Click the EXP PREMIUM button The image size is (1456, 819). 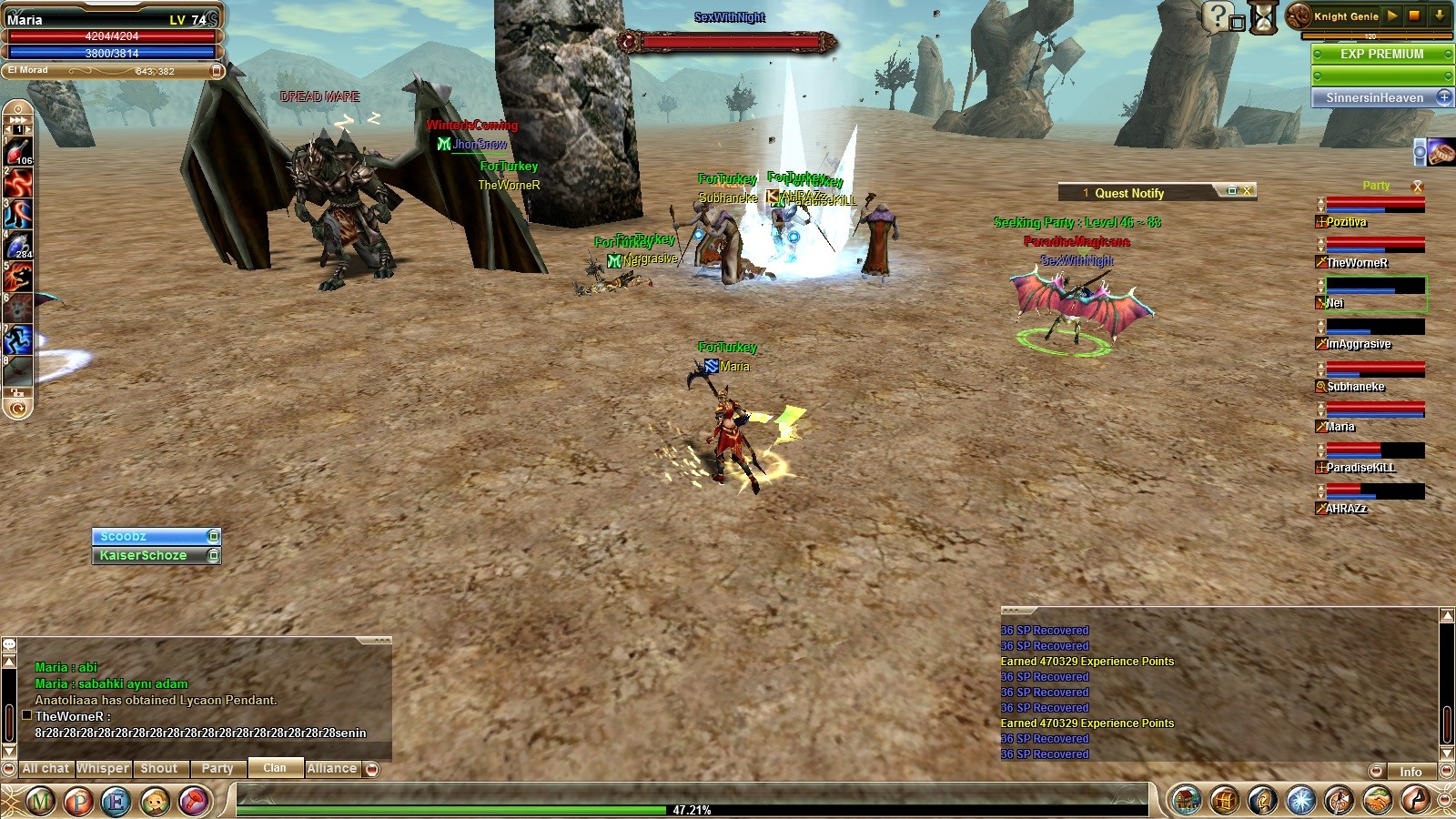(x=1381, y=54)
